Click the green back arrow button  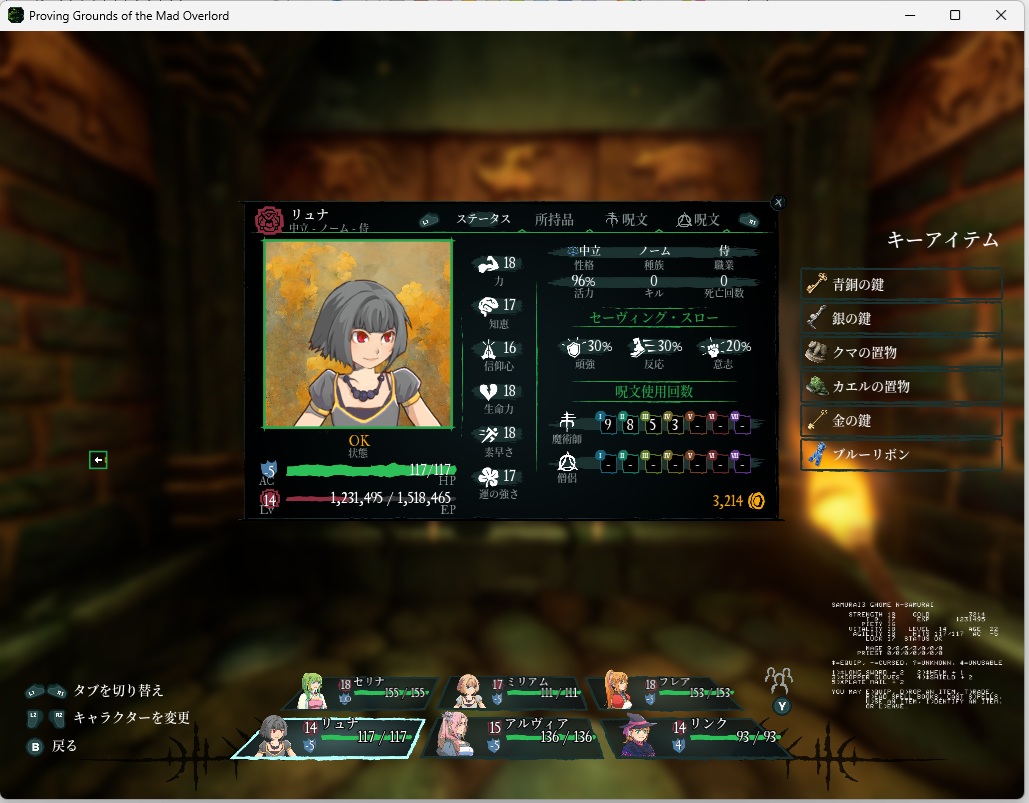click(x=98, y=460)
